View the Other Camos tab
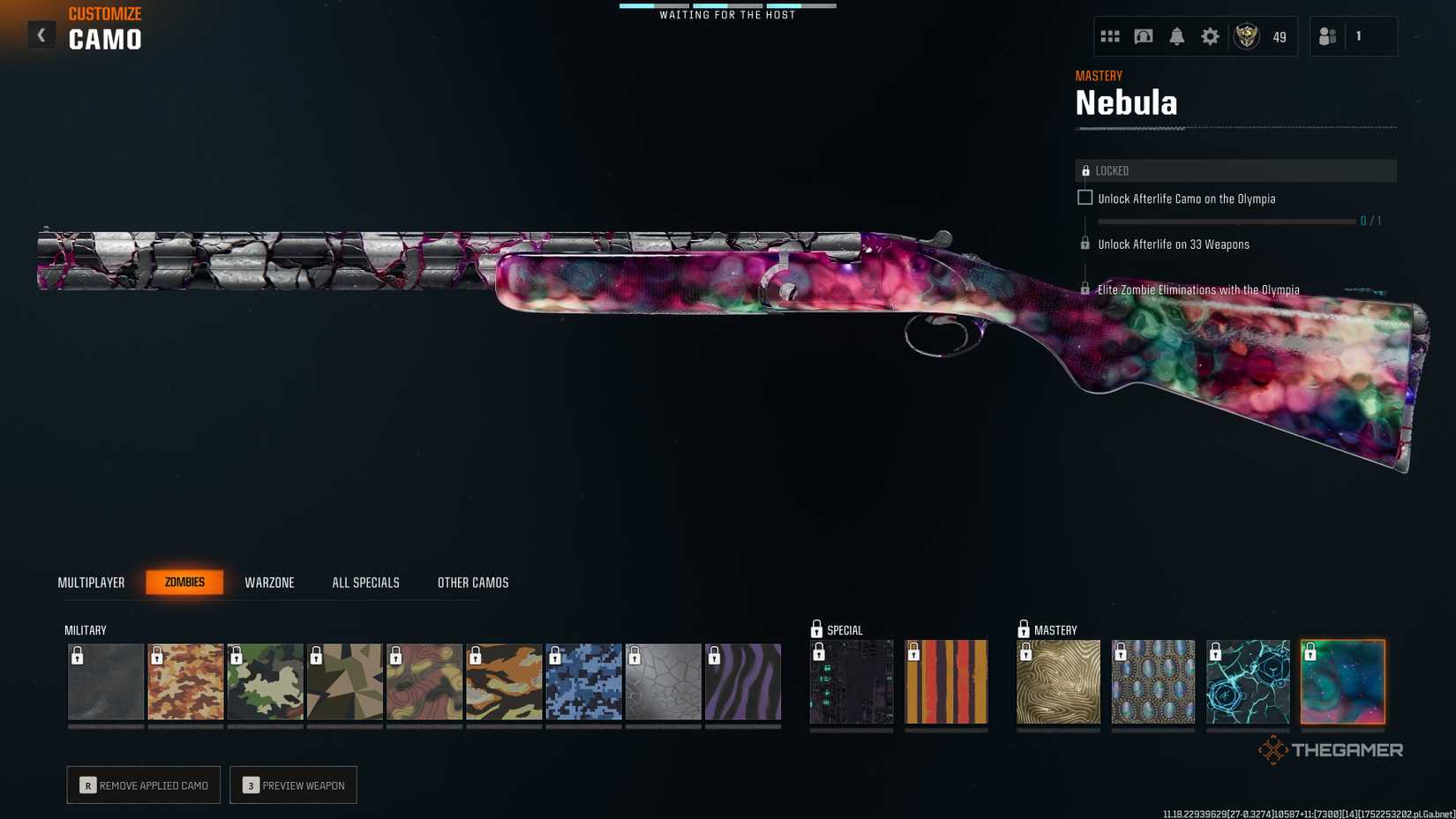The width and height of the screenshot is (1456, 819). 472,582
